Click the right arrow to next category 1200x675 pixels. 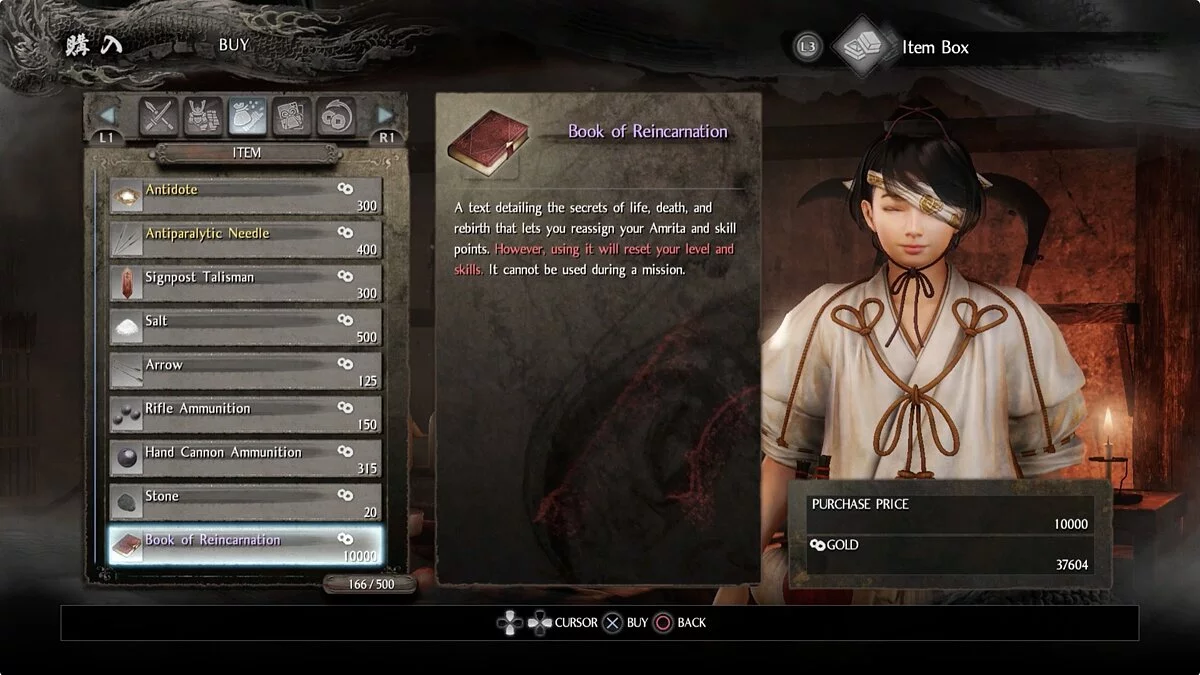[x=386, y=116]
